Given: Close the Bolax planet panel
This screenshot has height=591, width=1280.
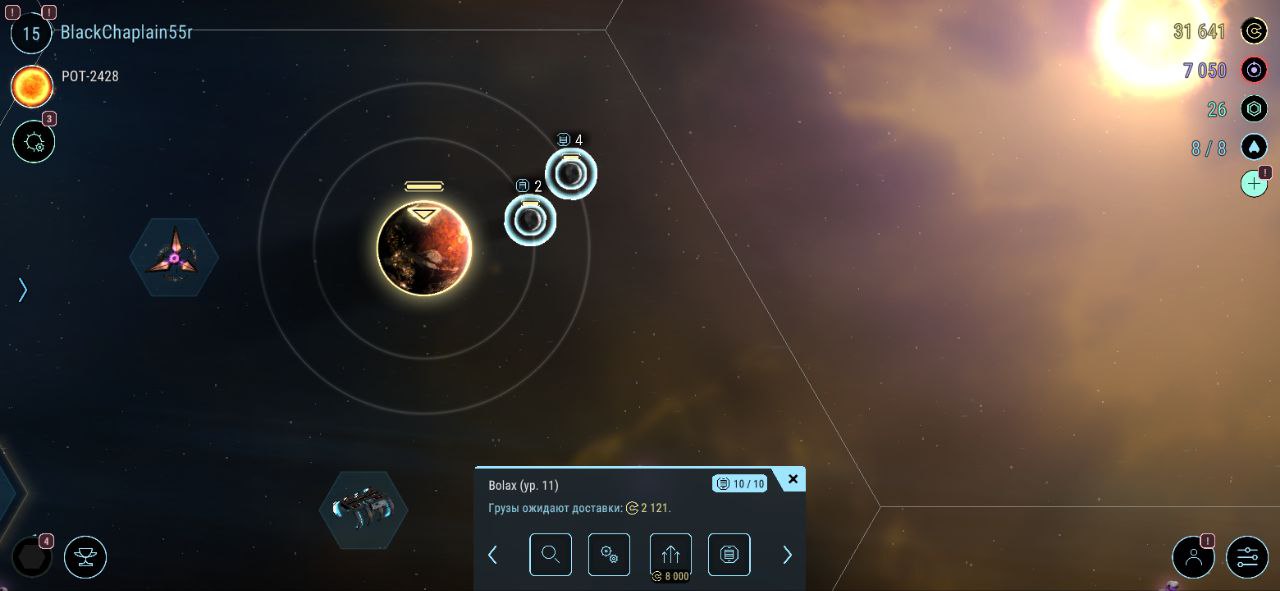Looking at the screenshot, I should [x=793, y=480].
